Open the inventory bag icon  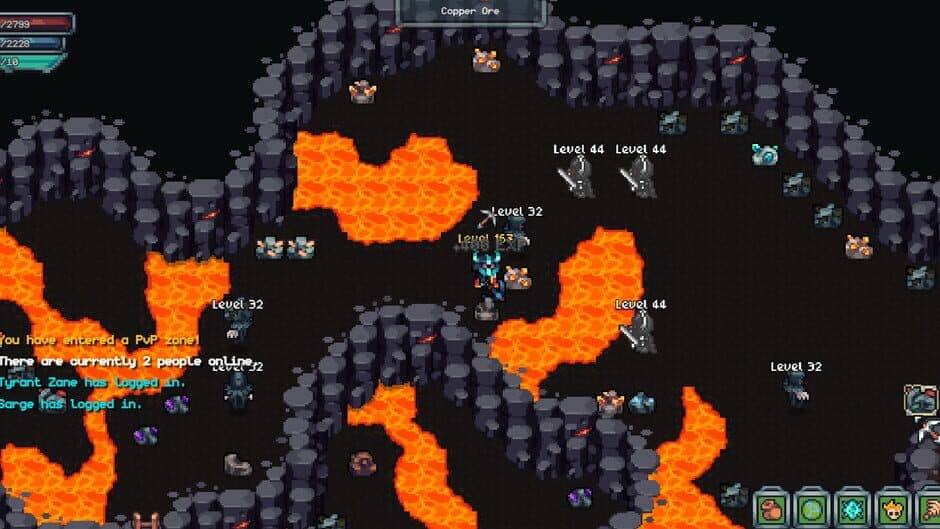771,508
